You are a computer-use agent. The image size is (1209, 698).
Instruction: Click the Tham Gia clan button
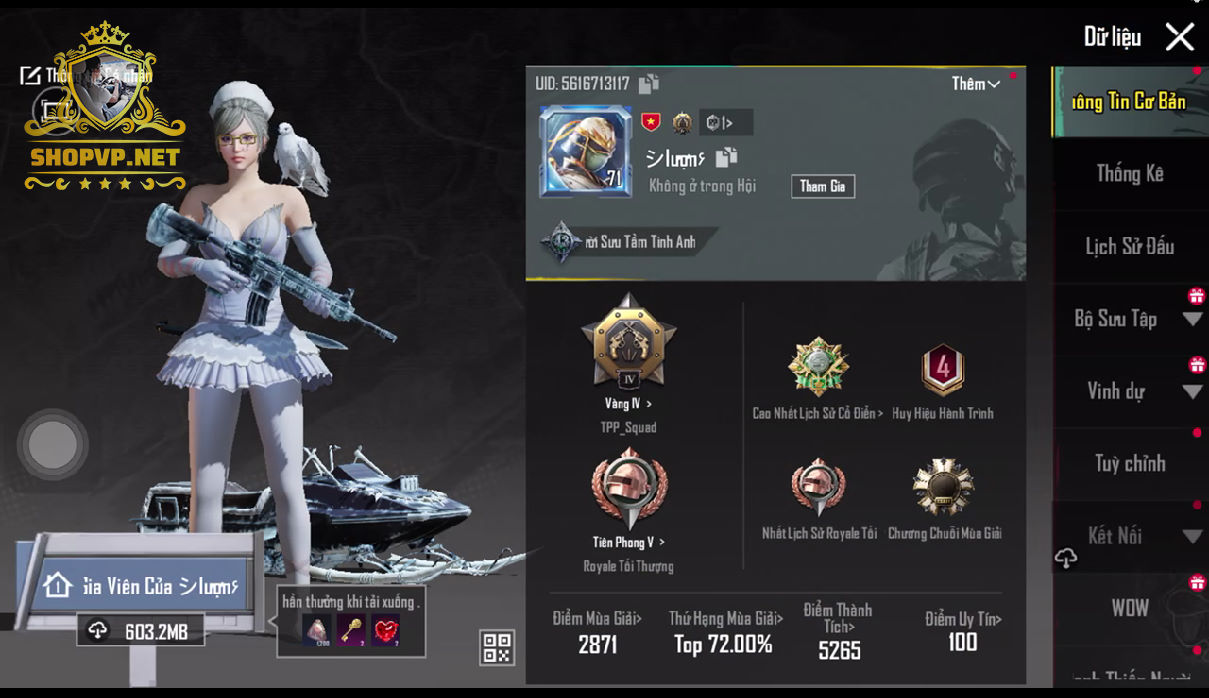822,186
